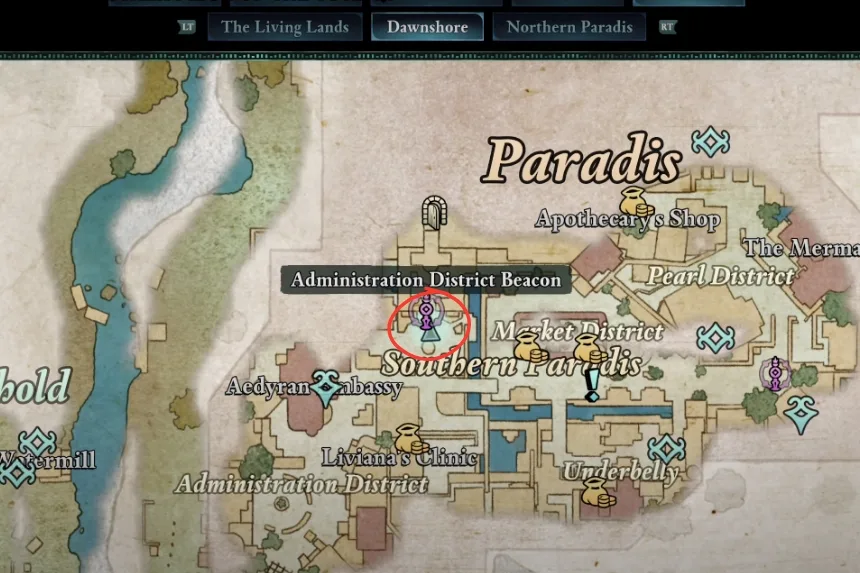Click the Aedyran Embassy map marker

325,386
